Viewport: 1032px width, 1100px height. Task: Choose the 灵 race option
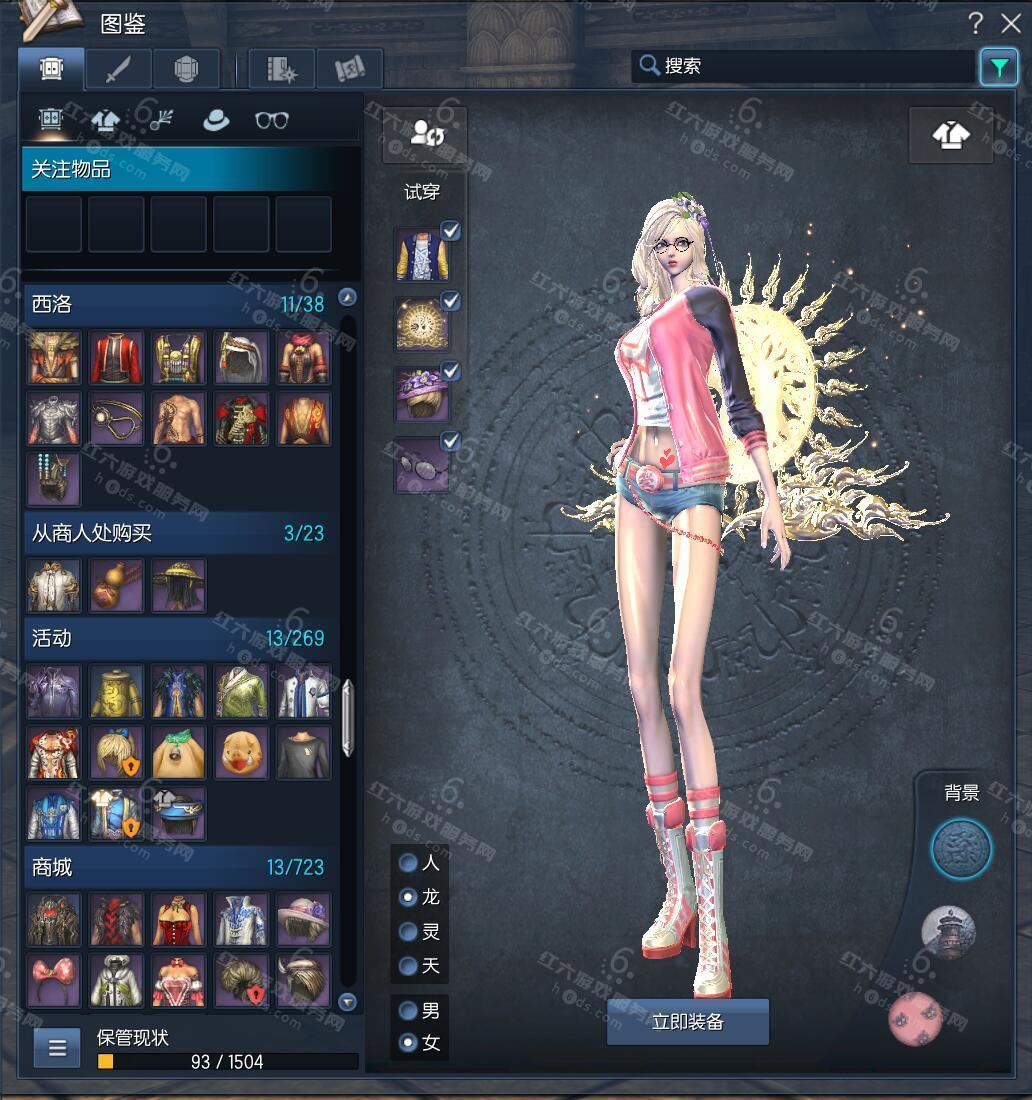(x=408, y=932)
